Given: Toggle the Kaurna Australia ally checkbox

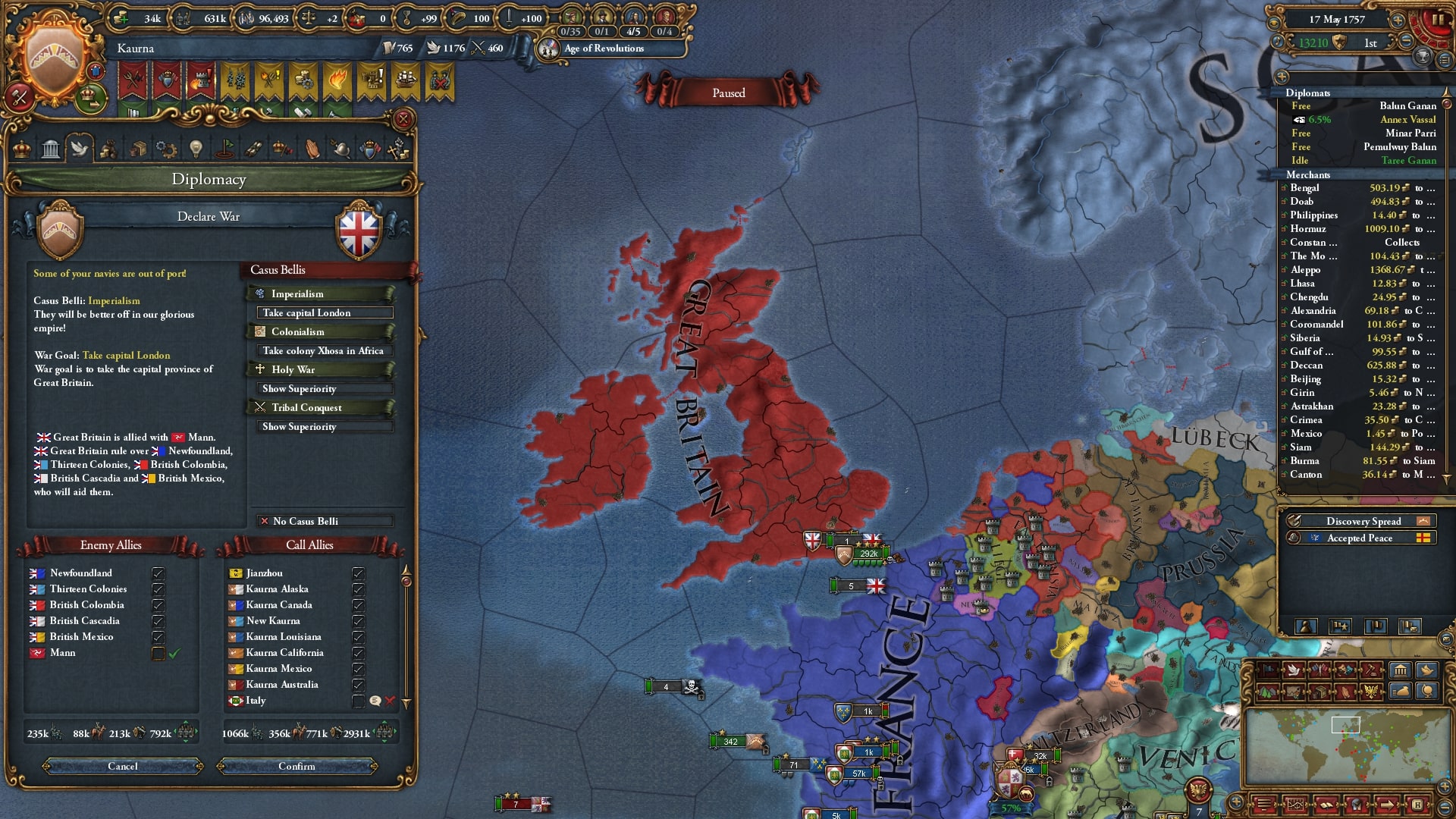Looking at the screenshot, I should pyautogui.click(x=358, y=685).
